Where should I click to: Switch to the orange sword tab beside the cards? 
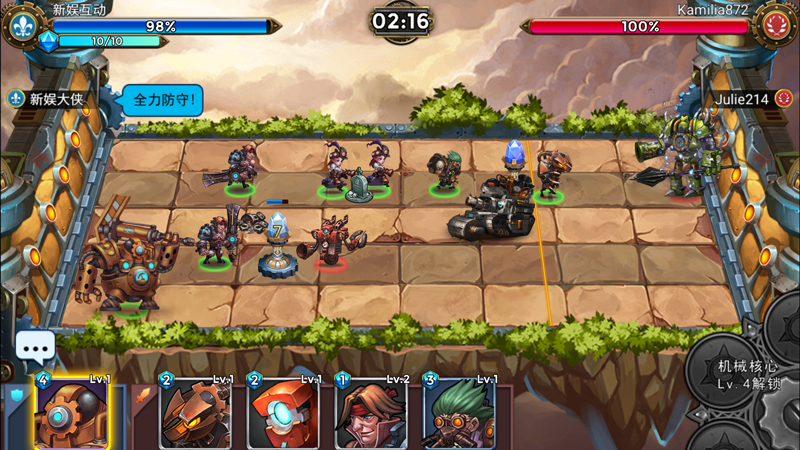[141, 396]
